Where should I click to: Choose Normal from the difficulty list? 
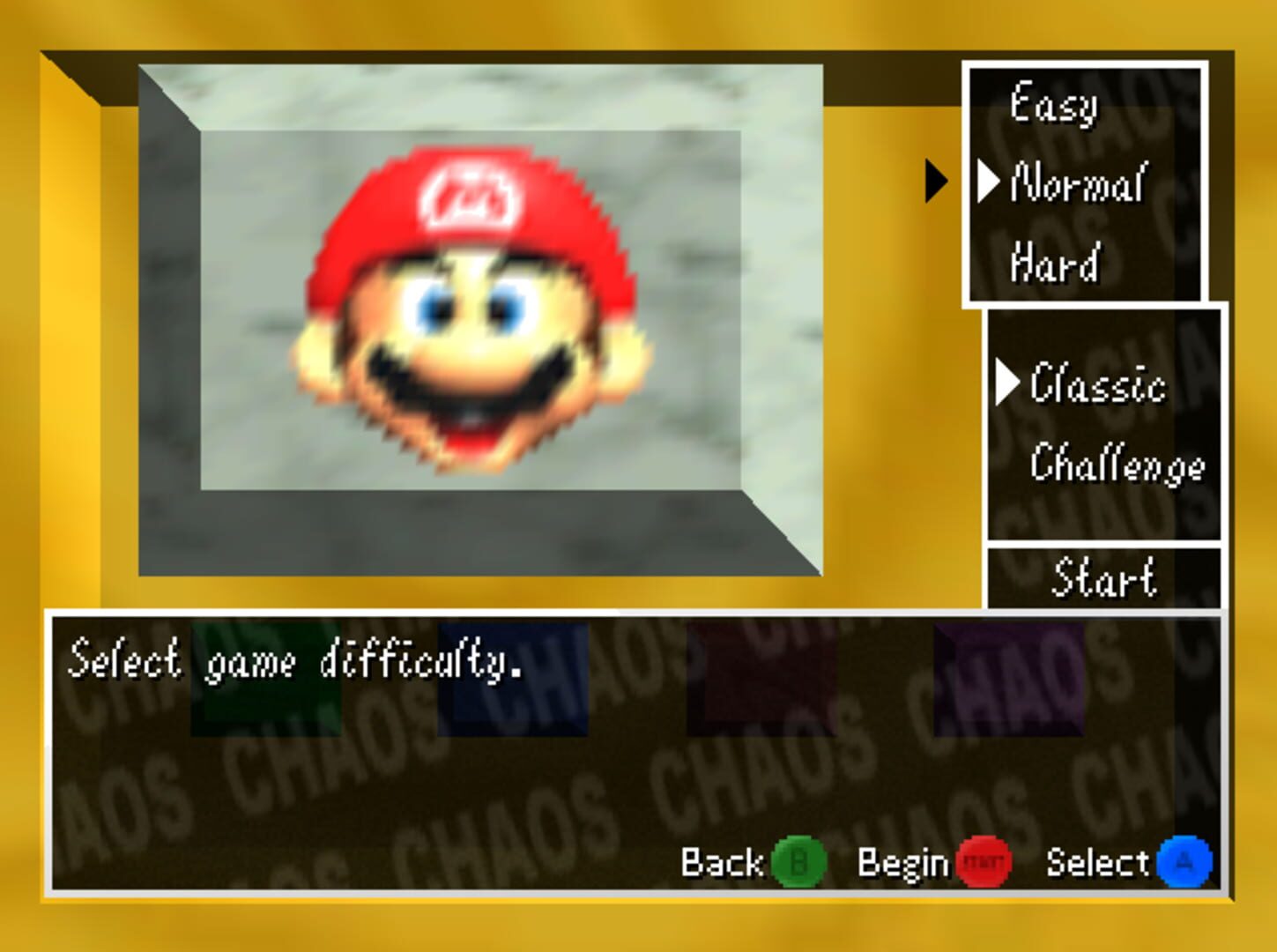click(x=1077, y=182)
